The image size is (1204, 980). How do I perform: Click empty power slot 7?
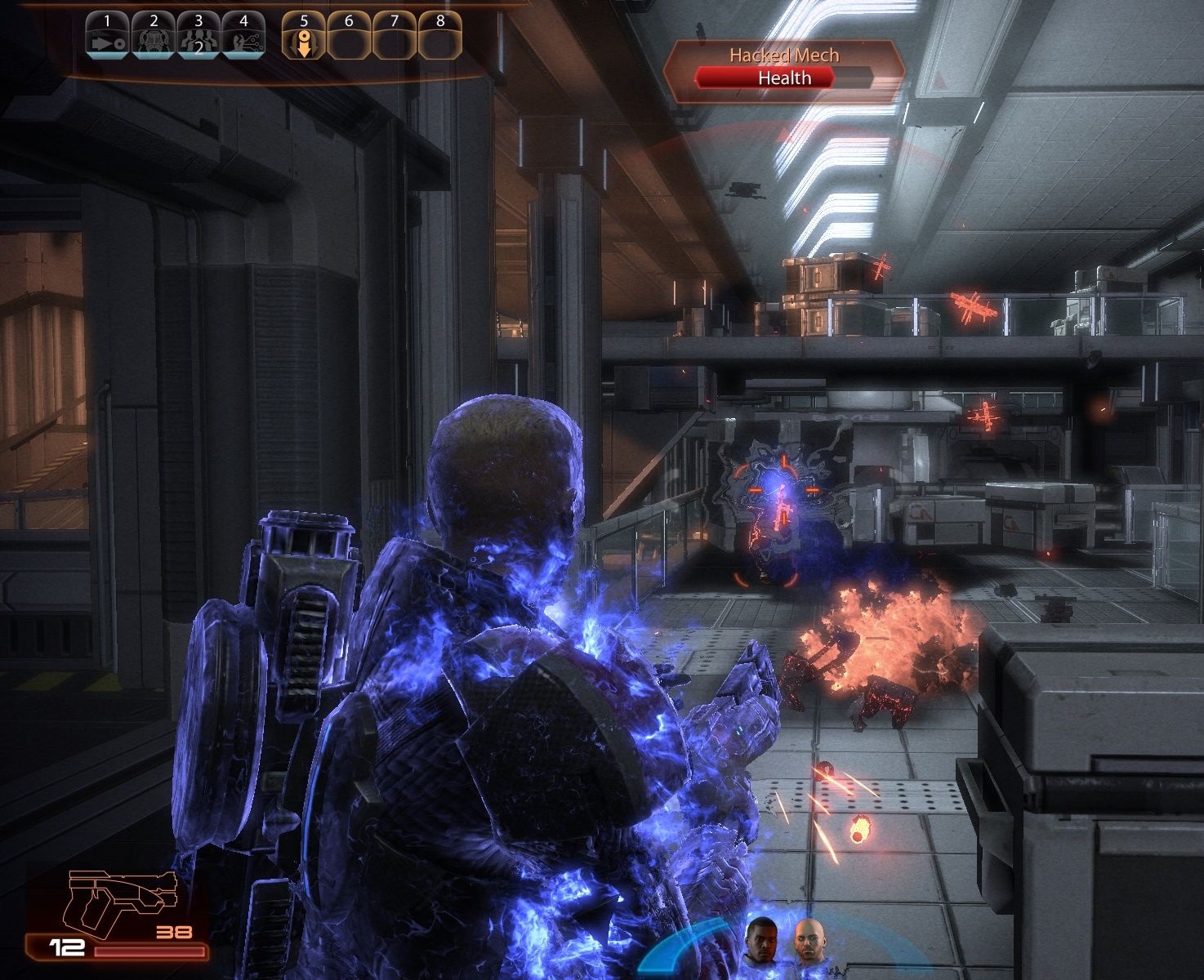pos(396,36)
